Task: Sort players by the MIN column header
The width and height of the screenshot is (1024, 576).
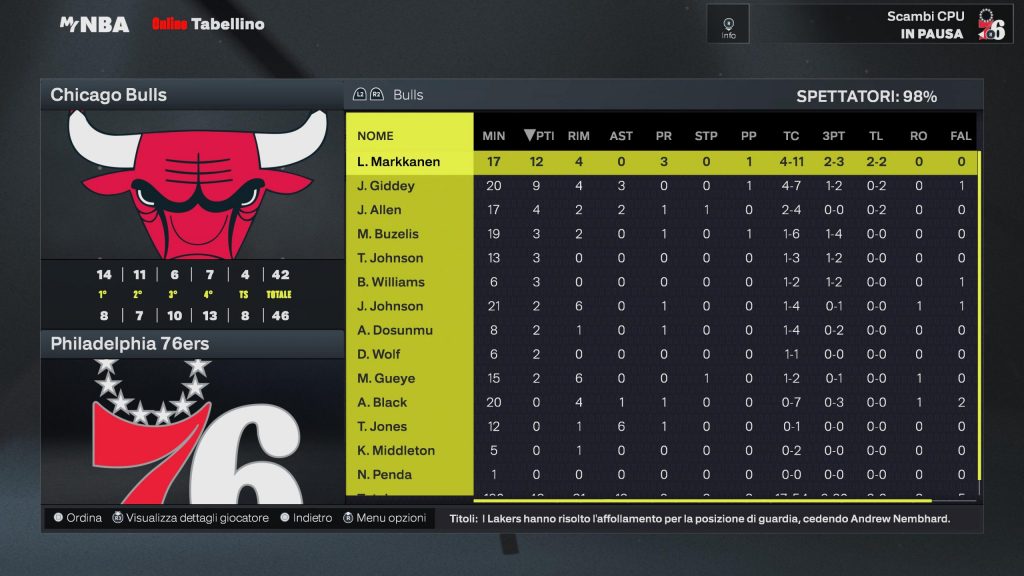Action: (x=494, y=136)
